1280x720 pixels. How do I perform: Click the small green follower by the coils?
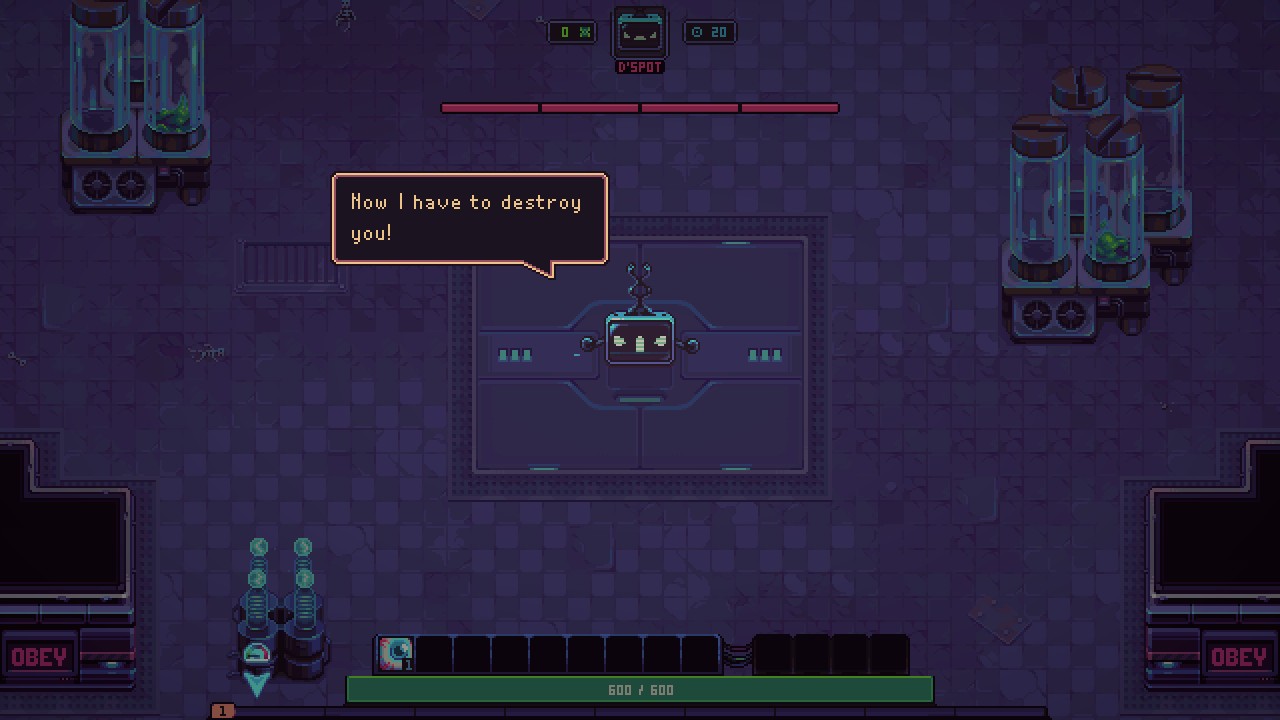click(257, 655)
